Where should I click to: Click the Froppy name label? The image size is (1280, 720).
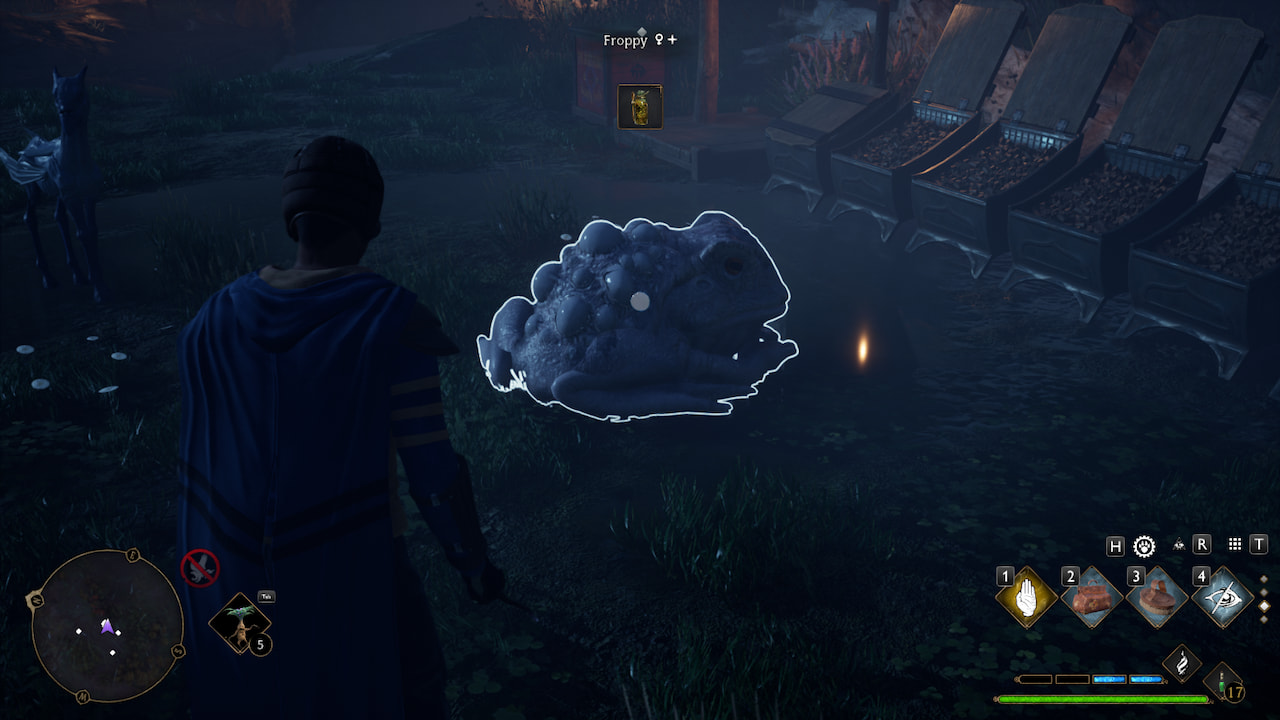[625, 40]
